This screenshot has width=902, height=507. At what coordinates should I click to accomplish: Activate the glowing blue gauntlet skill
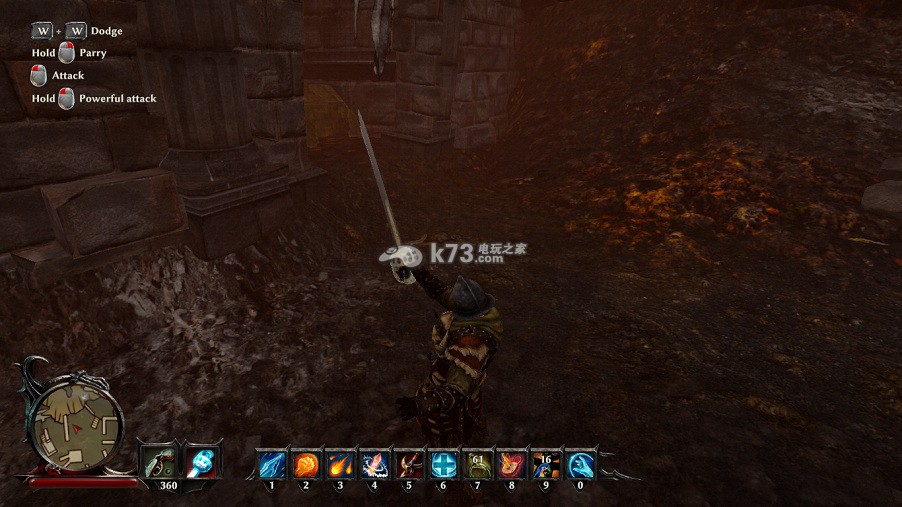[203, 462]
